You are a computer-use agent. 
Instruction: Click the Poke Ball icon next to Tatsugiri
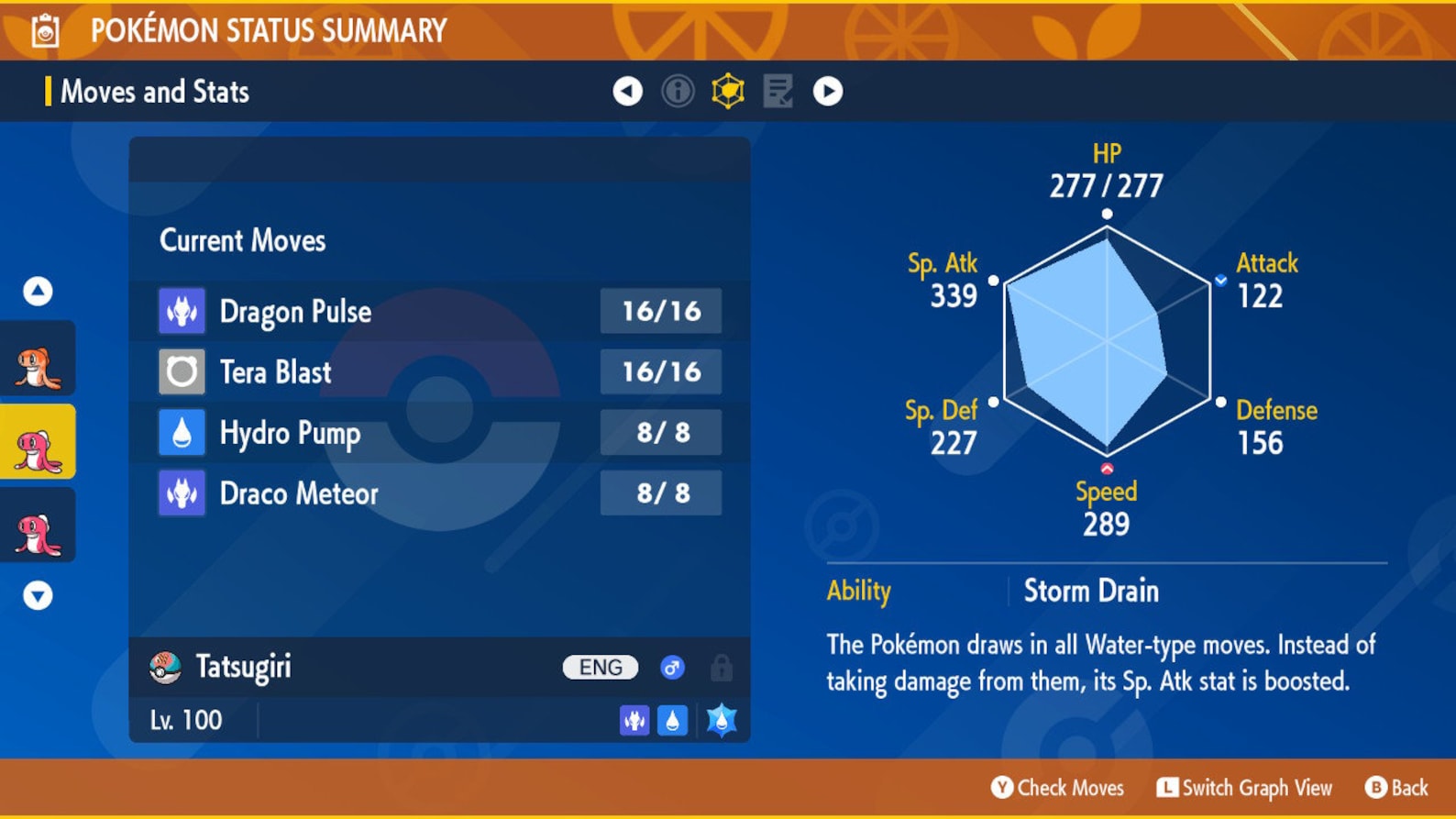pyautogui.click(x=166, y=668)
